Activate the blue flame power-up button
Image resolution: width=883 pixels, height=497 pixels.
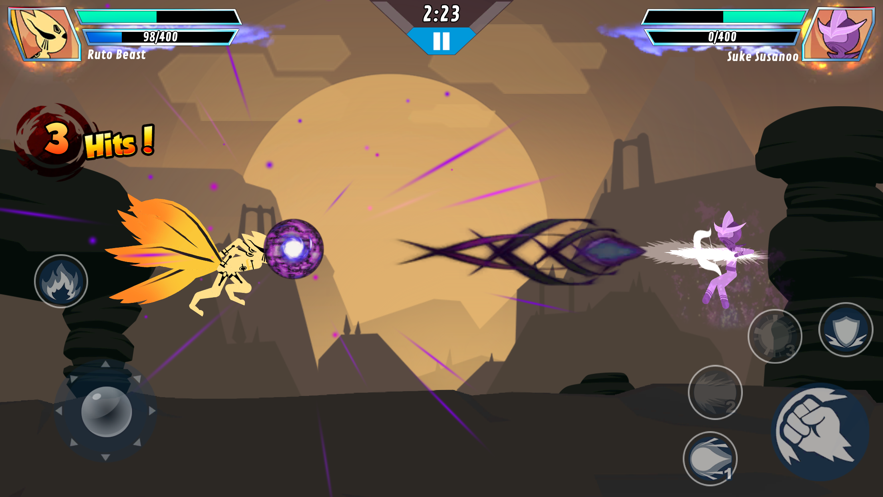(x=61, y=281)
